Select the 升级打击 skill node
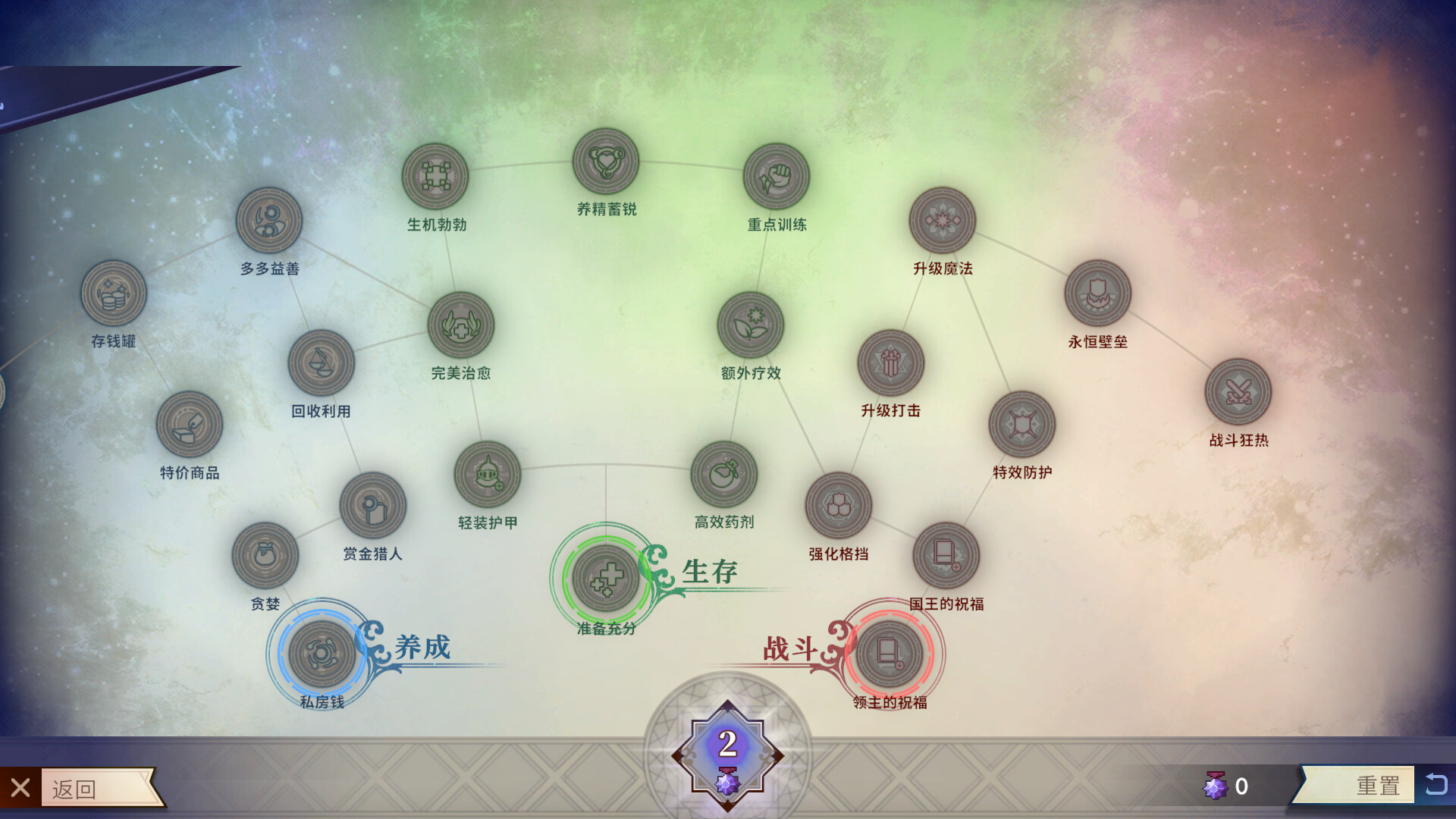This screenshot has height=819, width=1456. (x=891, y=362)
